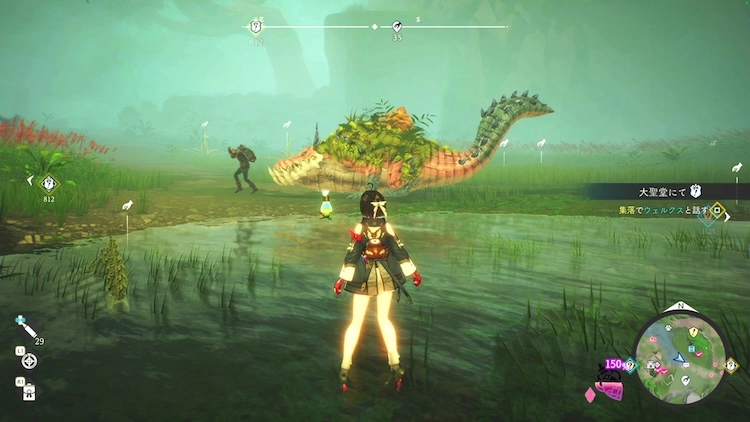This screenshot has width=750, height=422.
Task: Select the bird waypoint marker on the compass
Action: tap(396, 26)
